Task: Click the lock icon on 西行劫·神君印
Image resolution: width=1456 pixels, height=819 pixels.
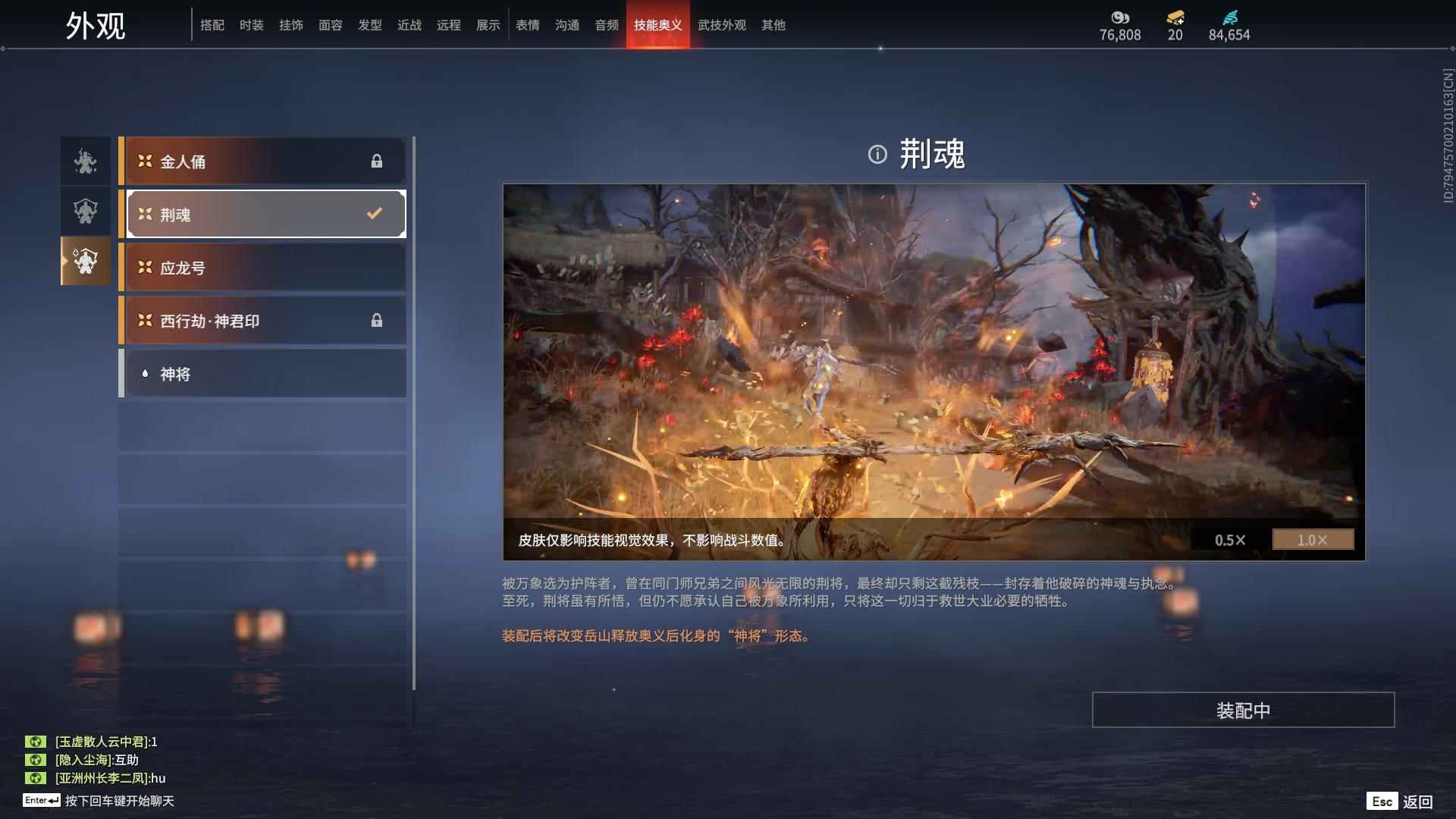Action: pyautogui.click(x=377, y=320)
